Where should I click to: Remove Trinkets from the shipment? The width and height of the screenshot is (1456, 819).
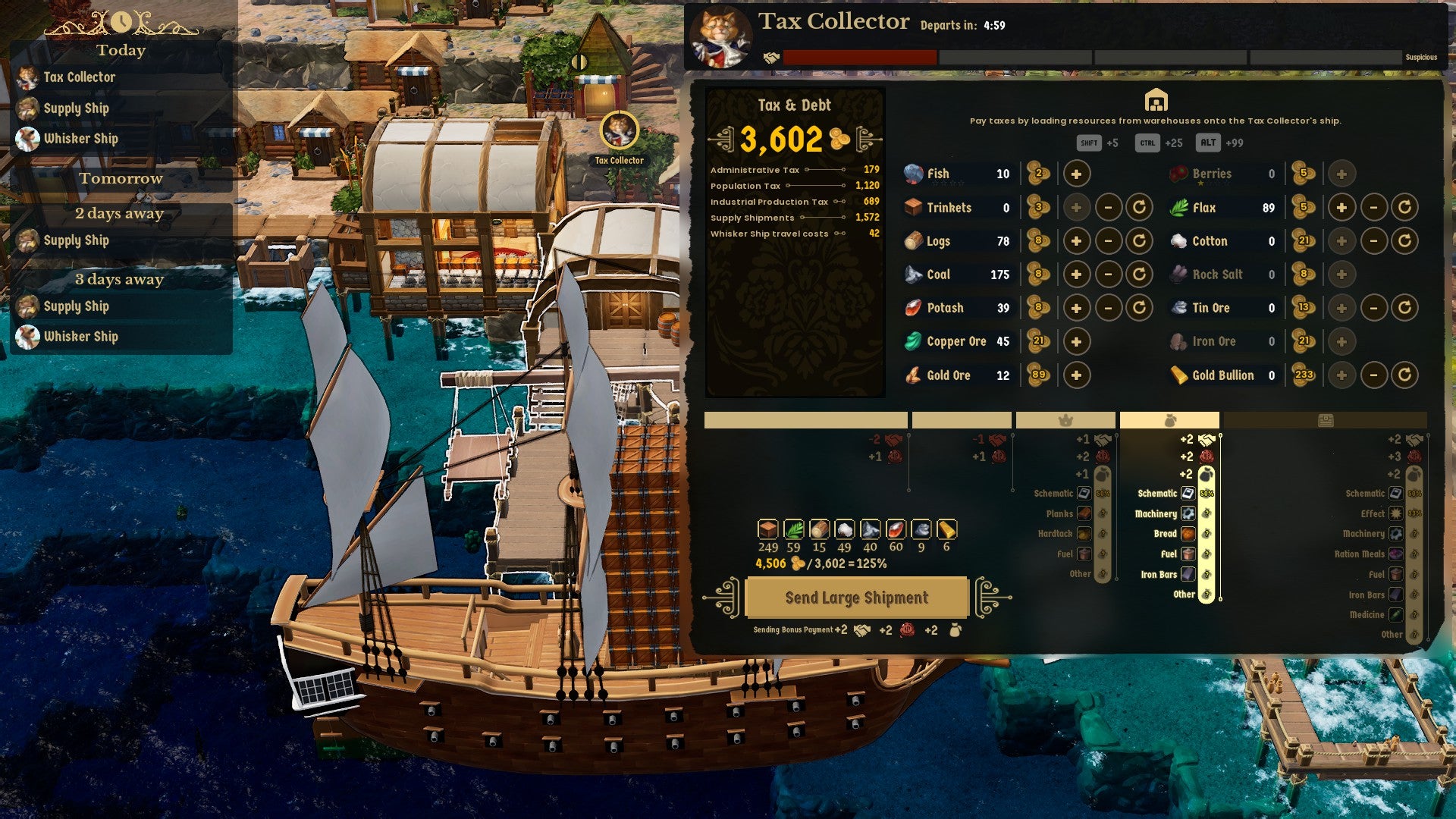tap(1108, 207)
